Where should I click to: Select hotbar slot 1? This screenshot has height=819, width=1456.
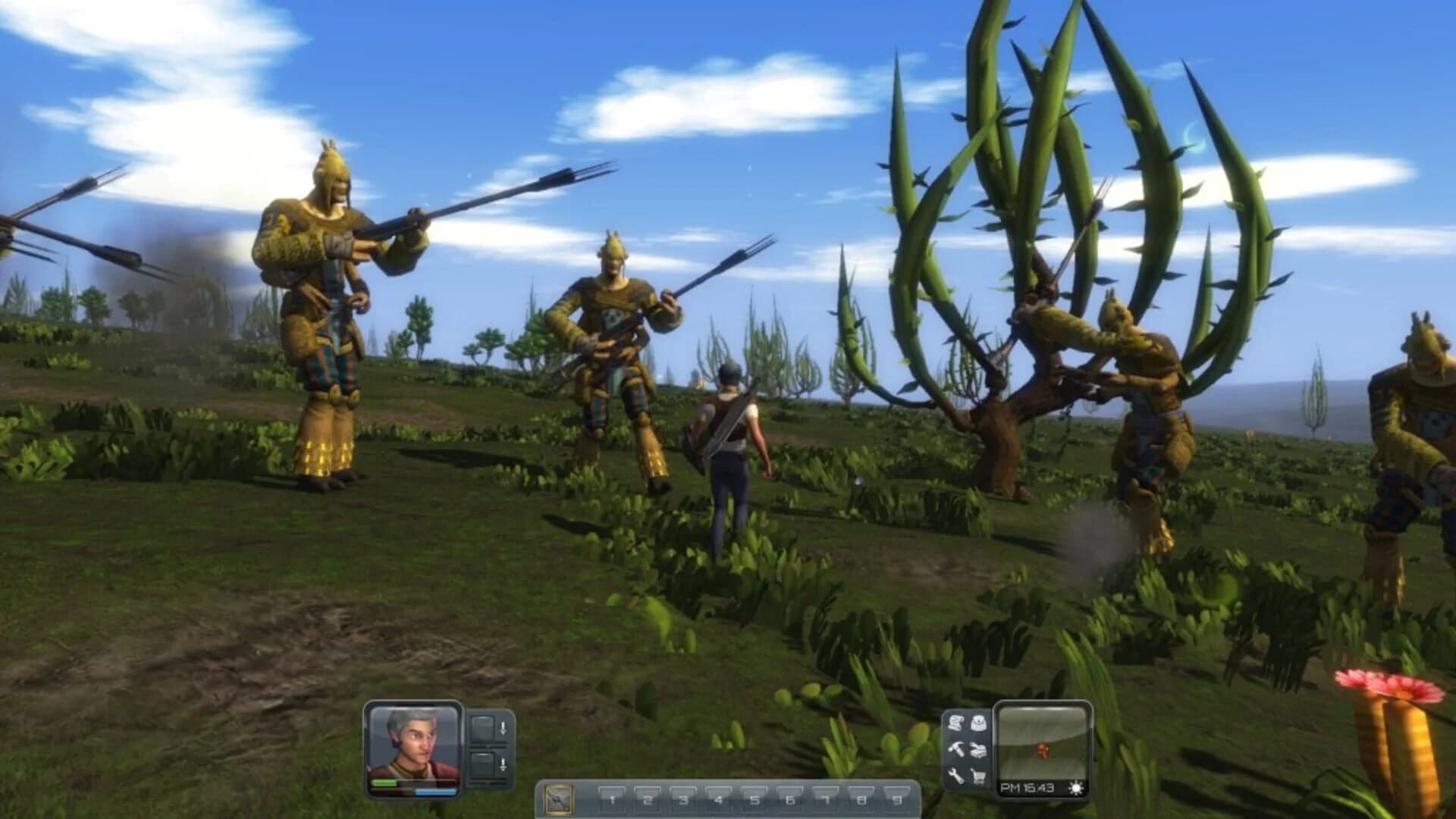pyautogui.click(x=613, y=796)
